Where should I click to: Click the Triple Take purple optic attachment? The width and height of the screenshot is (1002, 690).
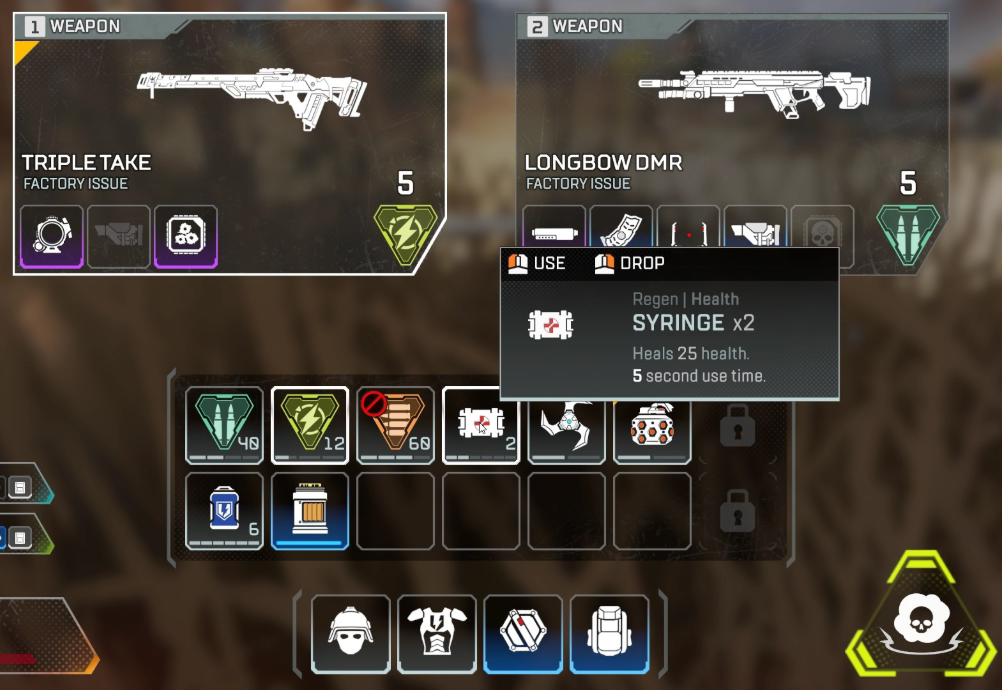(53, 237)
